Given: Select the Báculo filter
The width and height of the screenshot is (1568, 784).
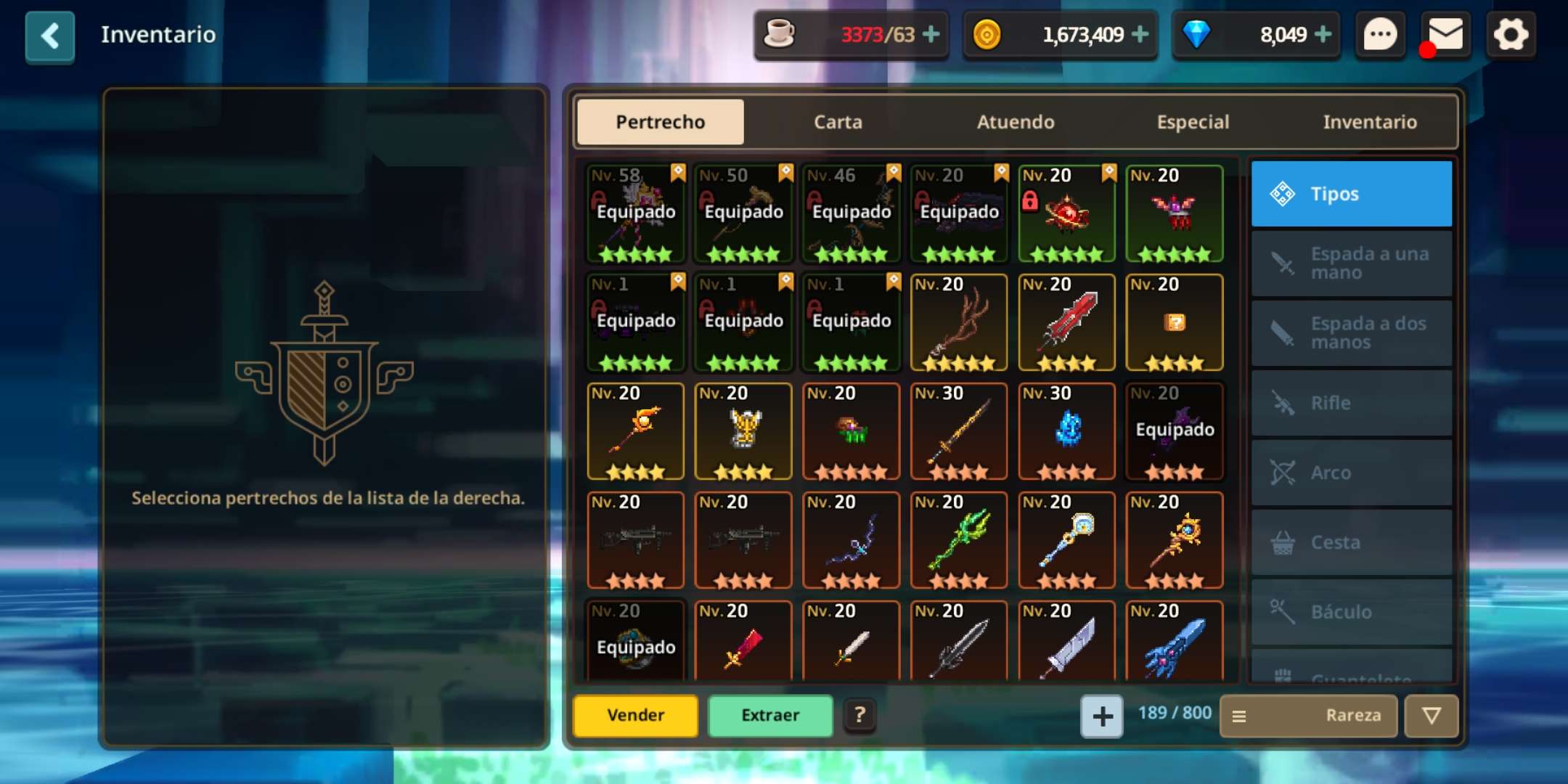Looking at the screenshot, I should click(1352, 612).
